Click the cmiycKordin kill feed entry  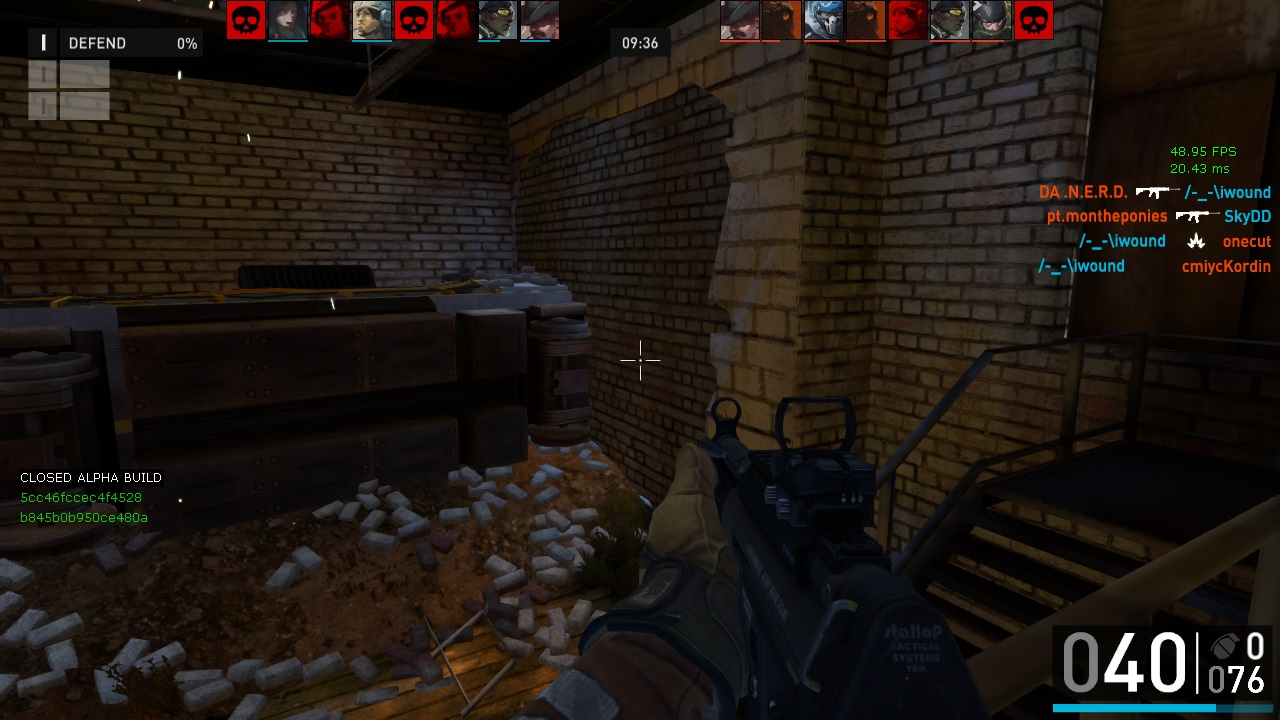click(x=1226, y=266)
